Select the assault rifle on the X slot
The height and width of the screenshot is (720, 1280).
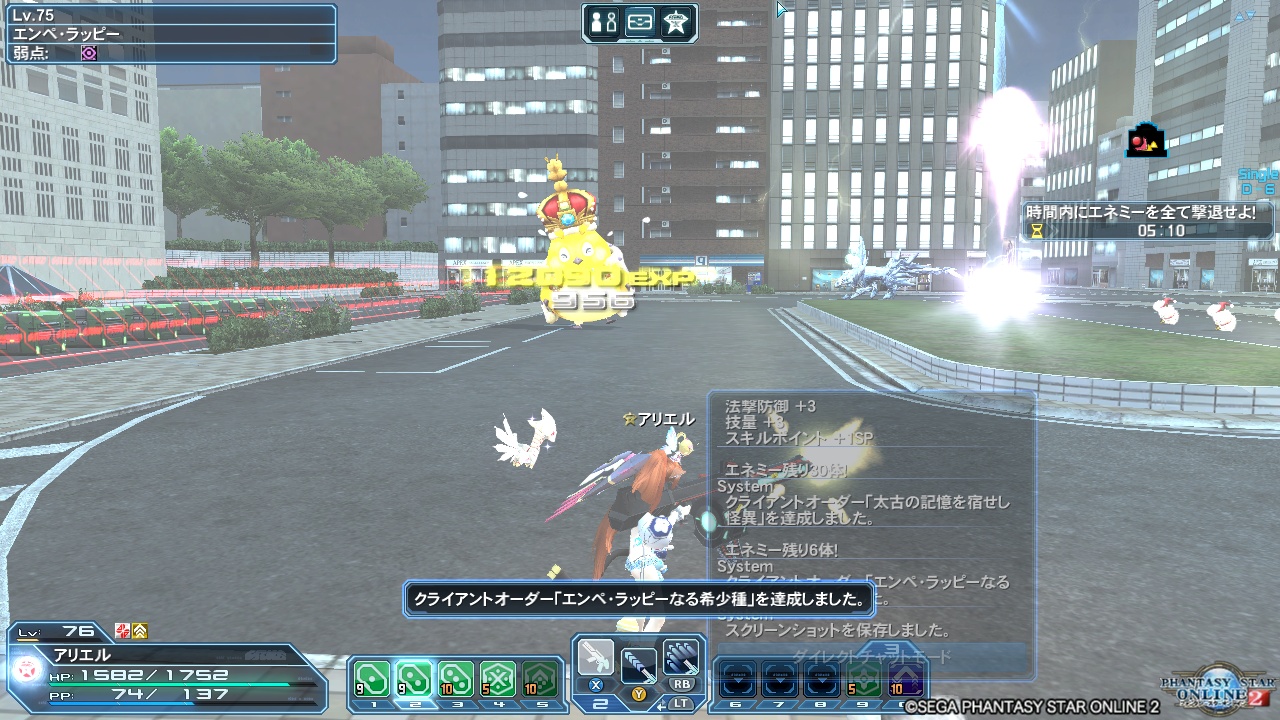coord(596,660)
